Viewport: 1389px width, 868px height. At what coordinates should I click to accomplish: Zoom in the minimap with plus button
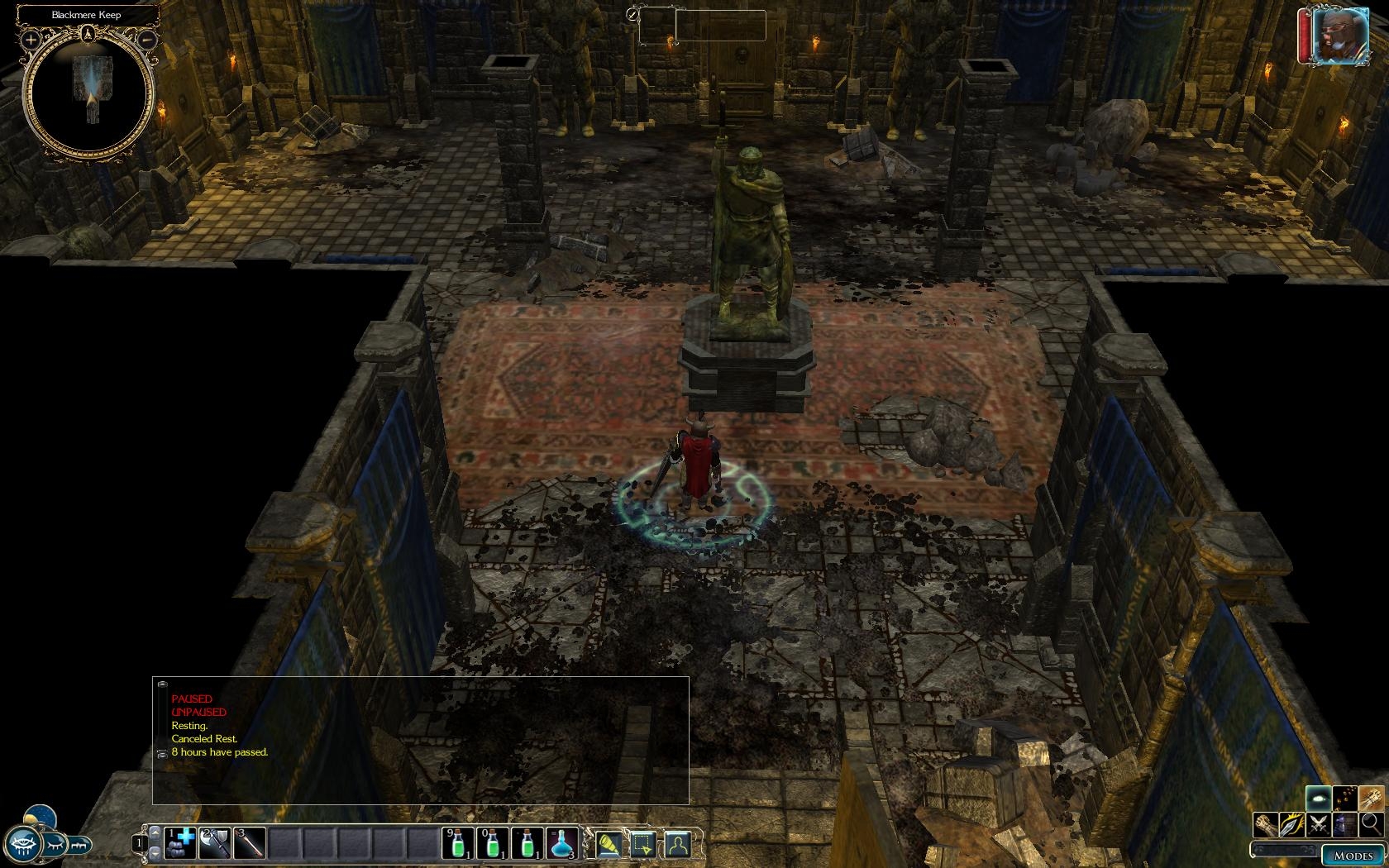31,39
